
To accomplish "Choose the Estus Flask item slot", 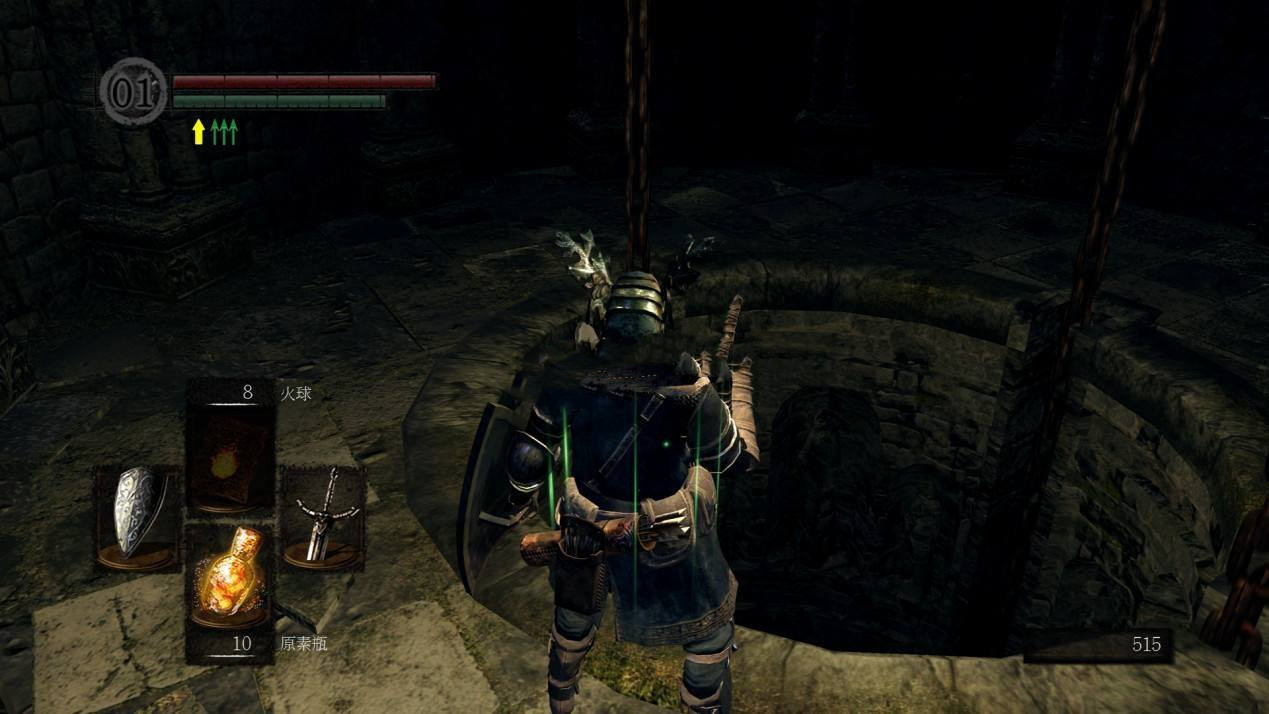I will click(x=231, y=582).
